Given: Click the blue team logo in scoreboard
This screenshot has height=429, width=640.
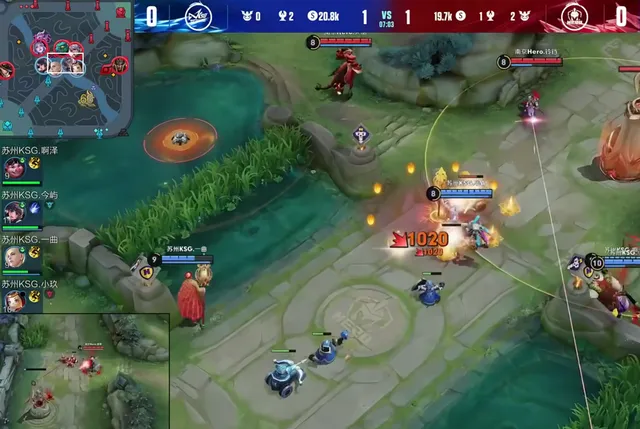Looking at the screenshot, I should 197,15.
